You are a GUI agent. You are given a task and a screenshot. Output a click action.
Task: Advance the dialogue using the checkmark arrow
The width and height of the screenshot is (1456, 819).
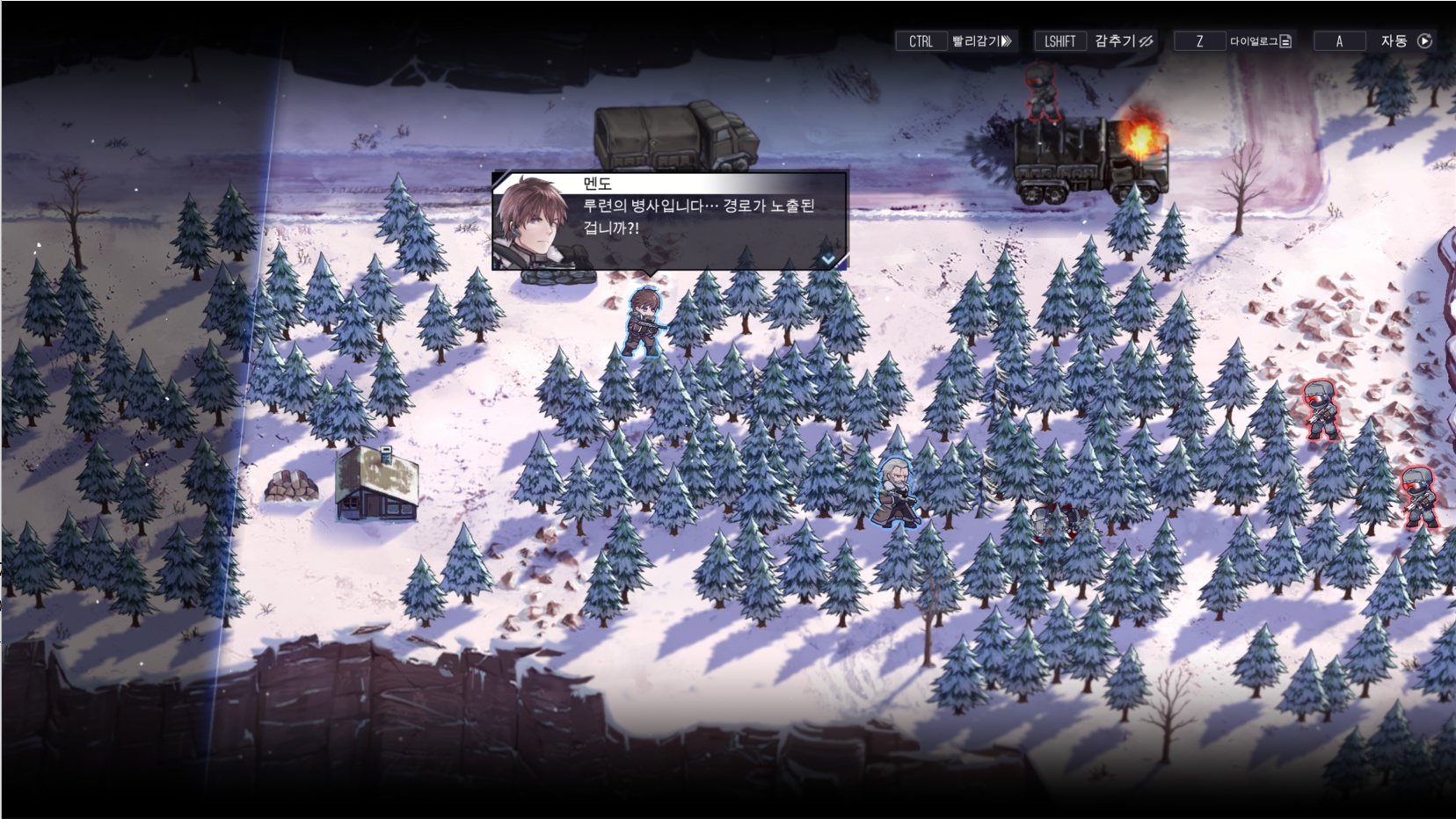pyautogui.click(x=827, y=259)
